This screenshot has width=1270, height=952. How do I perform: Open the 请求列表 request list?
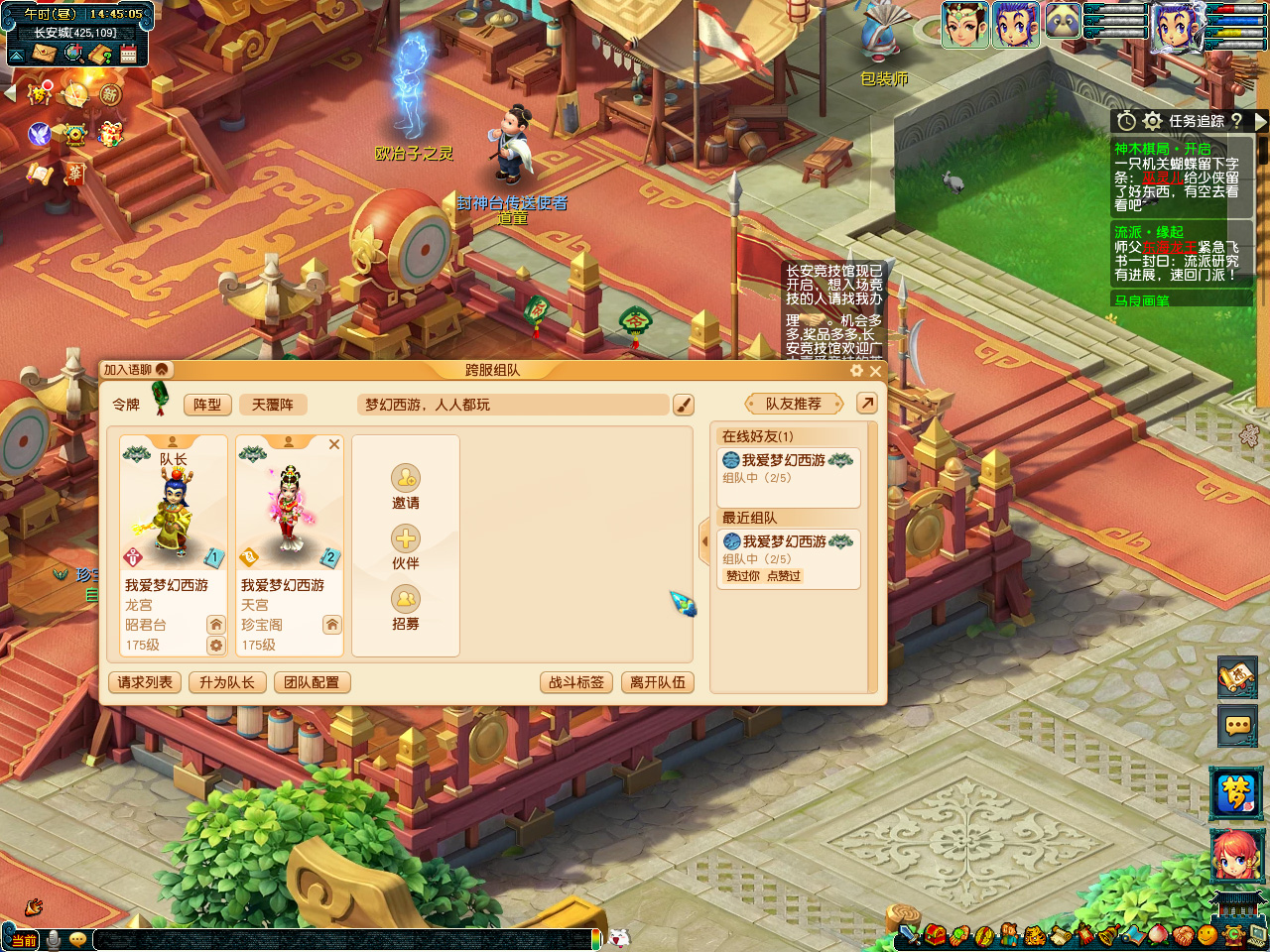point(145,682)
